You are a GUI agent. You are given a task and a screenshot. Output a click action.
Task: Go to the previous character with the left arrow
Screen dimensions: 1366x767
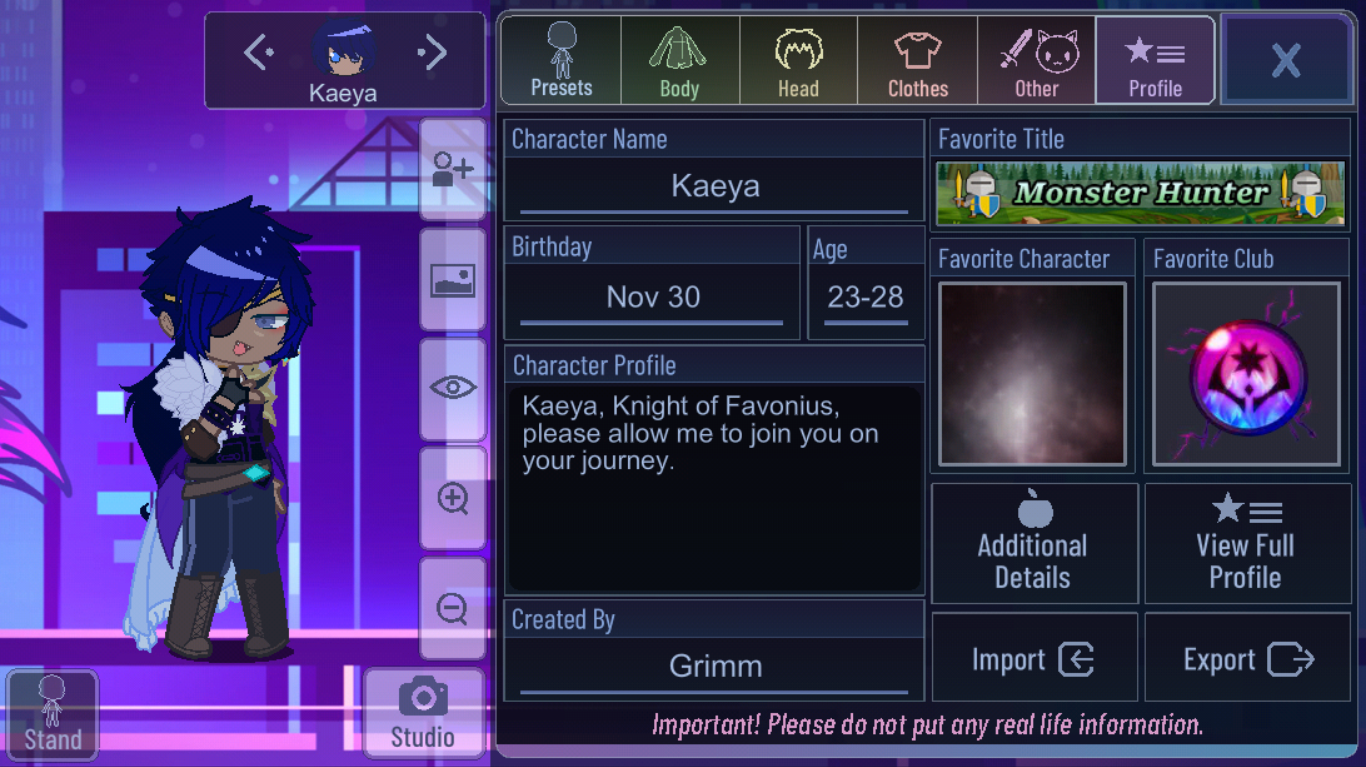[258, 52]
